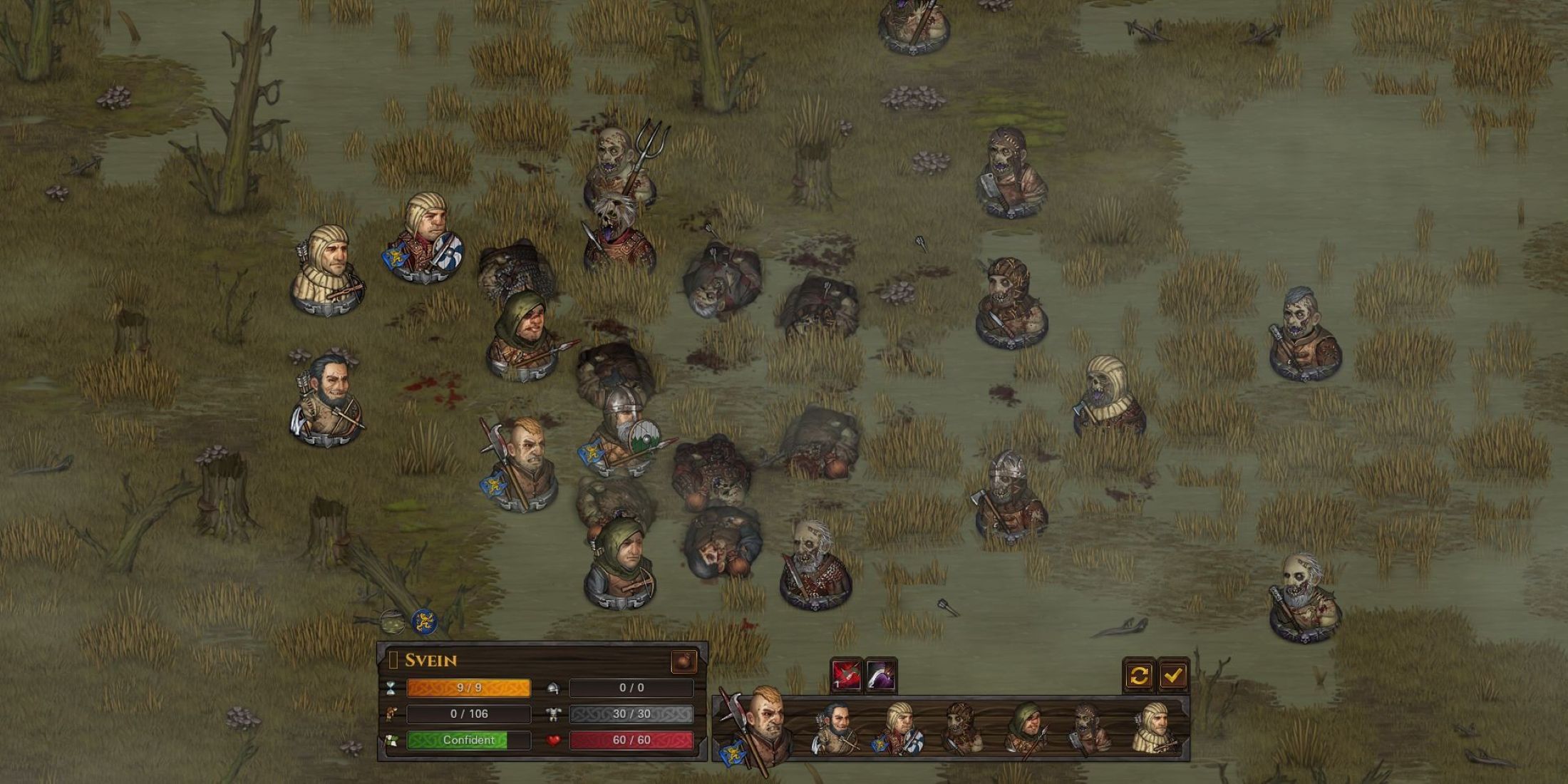Click the red heart hitpoints icon

pyautogui.click(x=555, y=741)
